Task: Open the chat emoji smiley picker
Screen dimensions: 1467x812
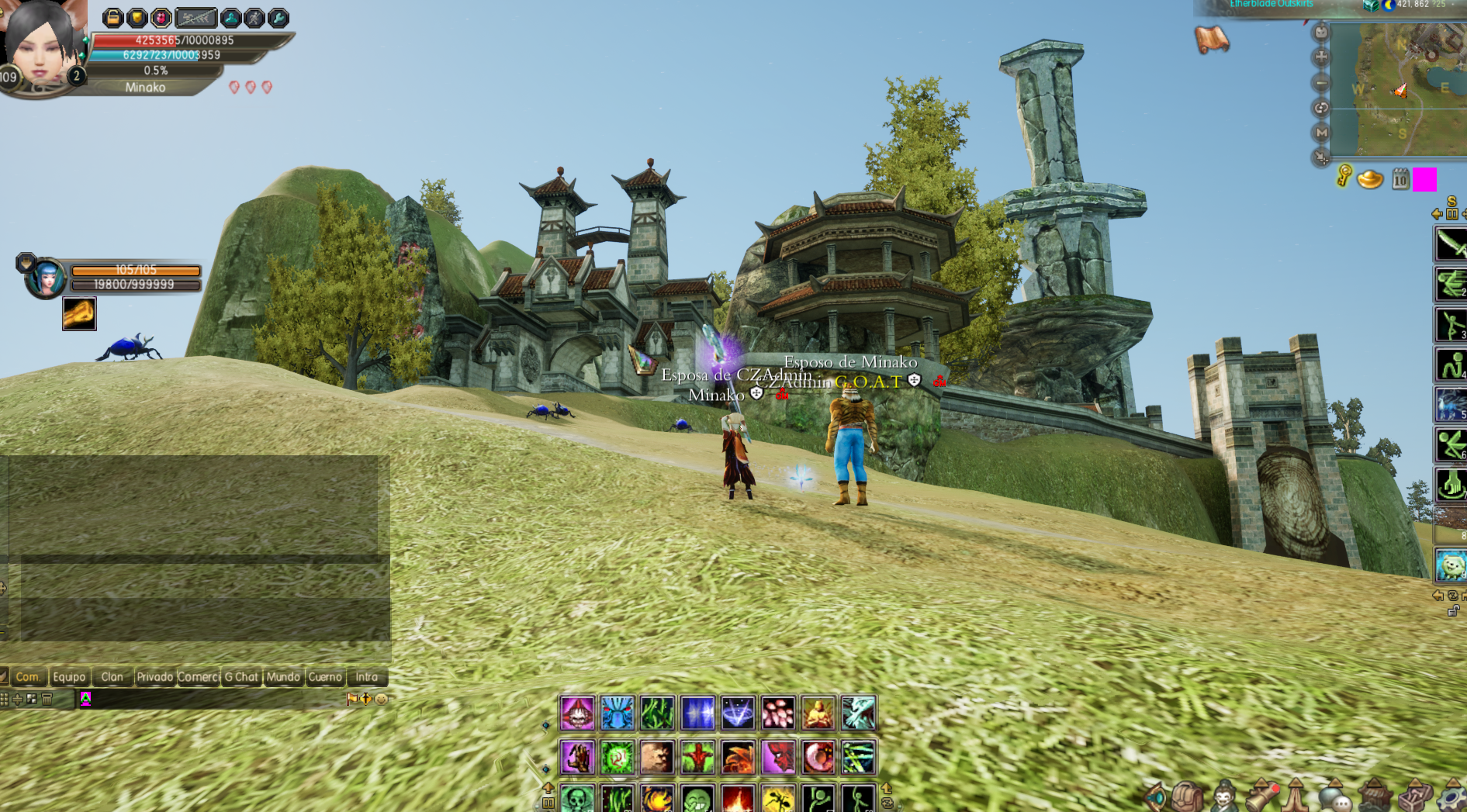Action: coord(381,699)
